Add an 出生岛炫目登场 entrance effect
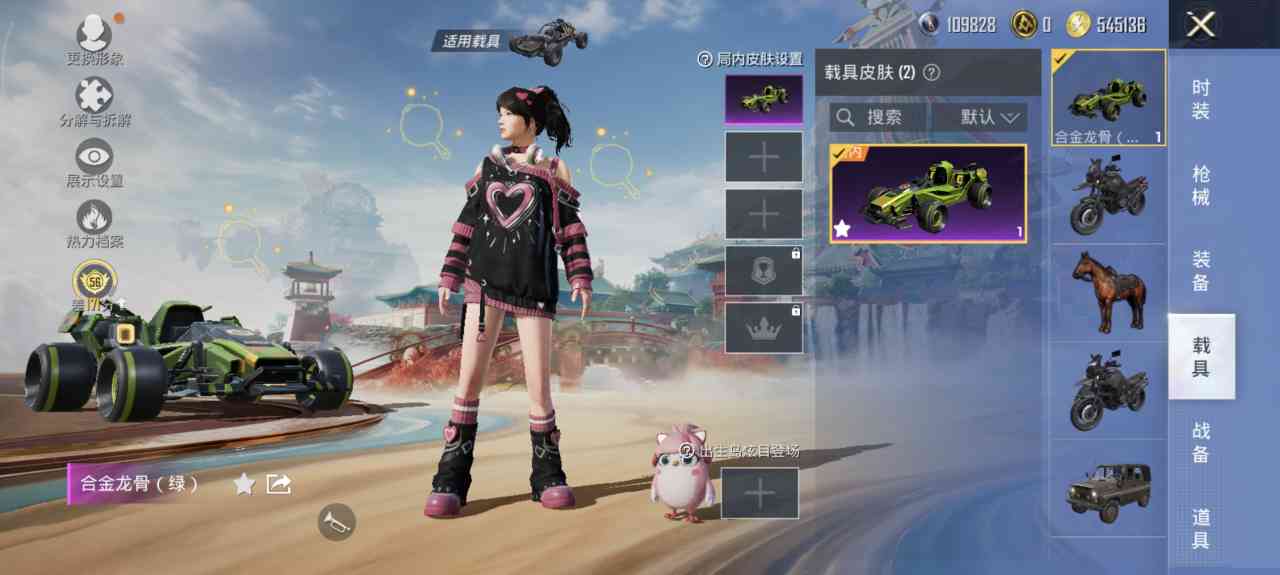1280x575 pixels. click(x=759, y=493)
